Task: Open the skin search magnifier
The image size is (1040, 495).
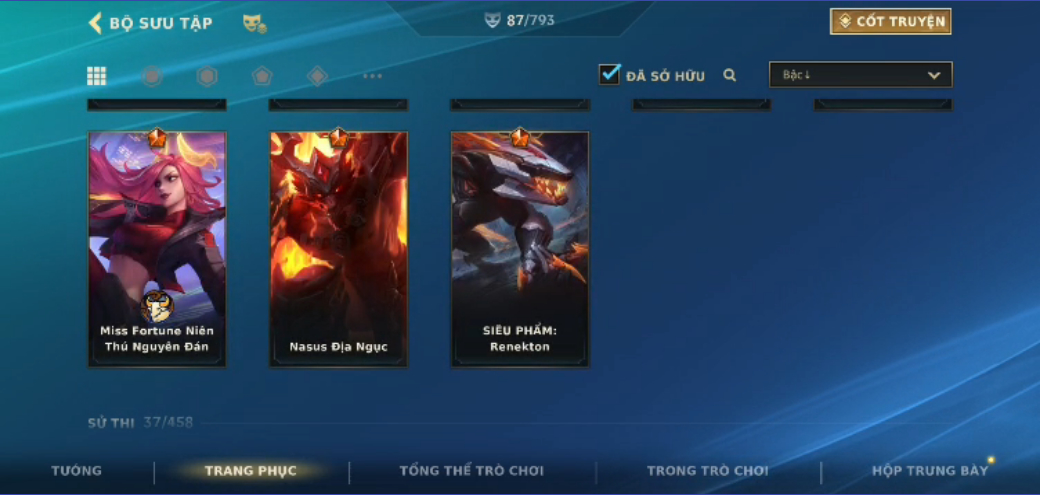Action: [730, 75]
